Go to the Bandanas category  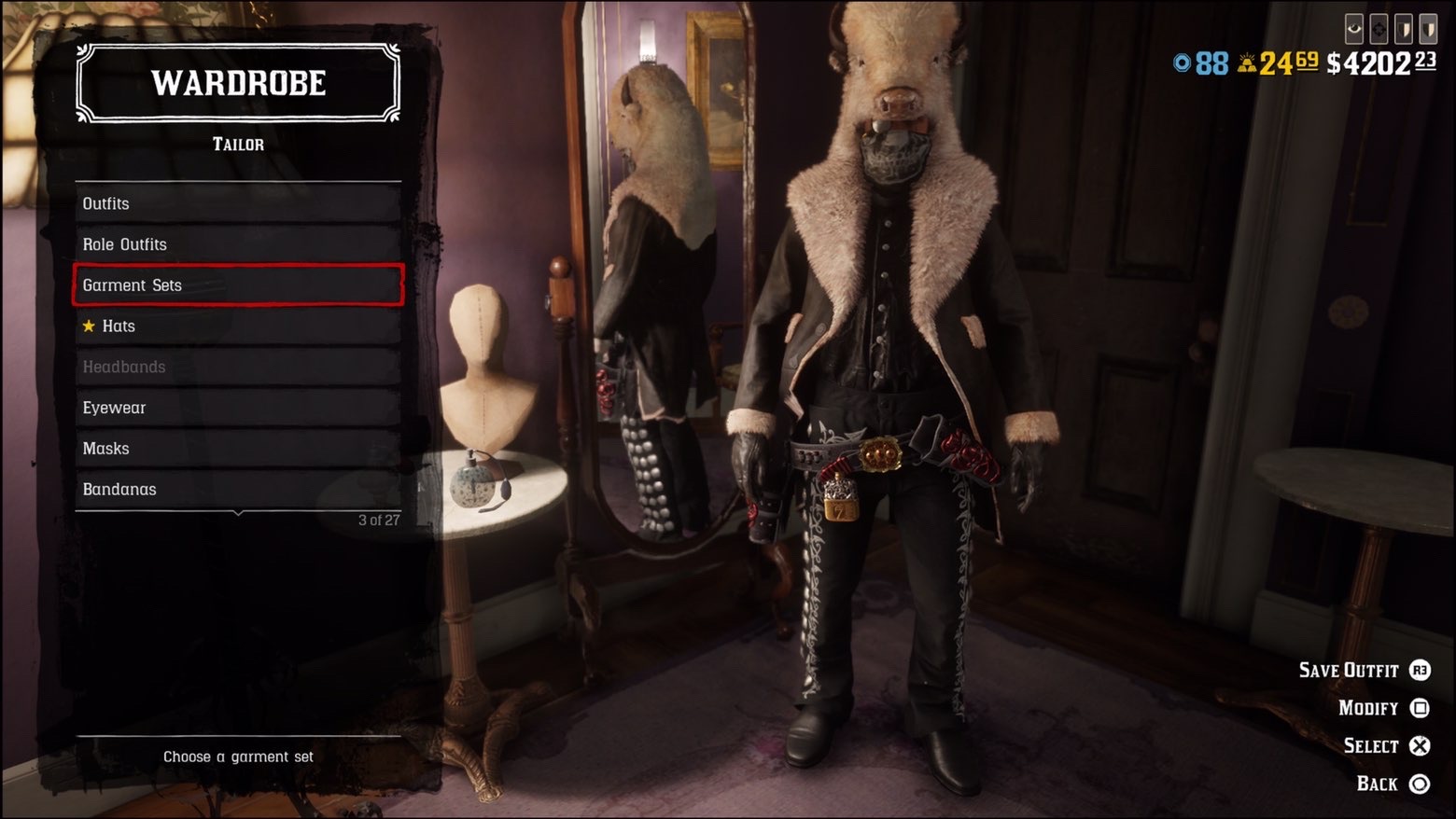coord(238,490)
